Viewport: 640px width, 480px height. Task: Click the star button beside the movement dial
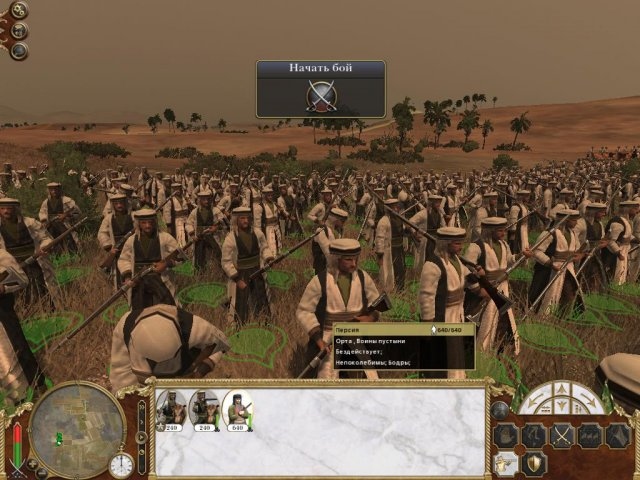[x=500, y=409]
